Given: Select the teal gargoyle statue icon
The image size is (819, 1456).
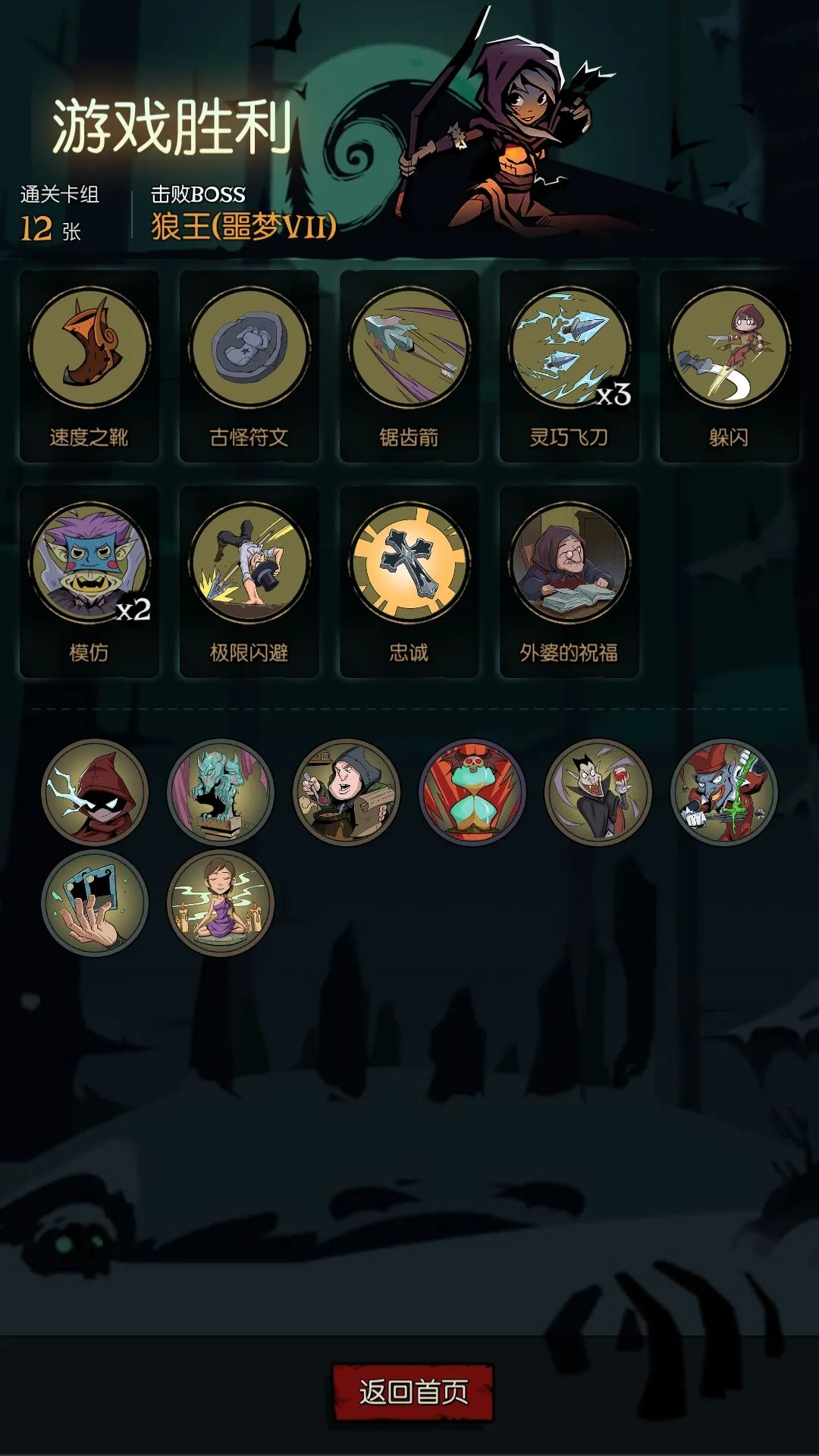Looking at the screenshot, I should pos(221,792).
